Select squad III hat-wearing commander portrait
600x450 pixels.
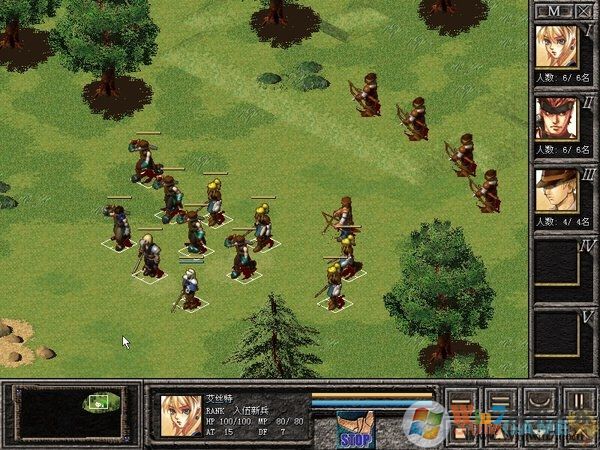(x=556, y=191)
